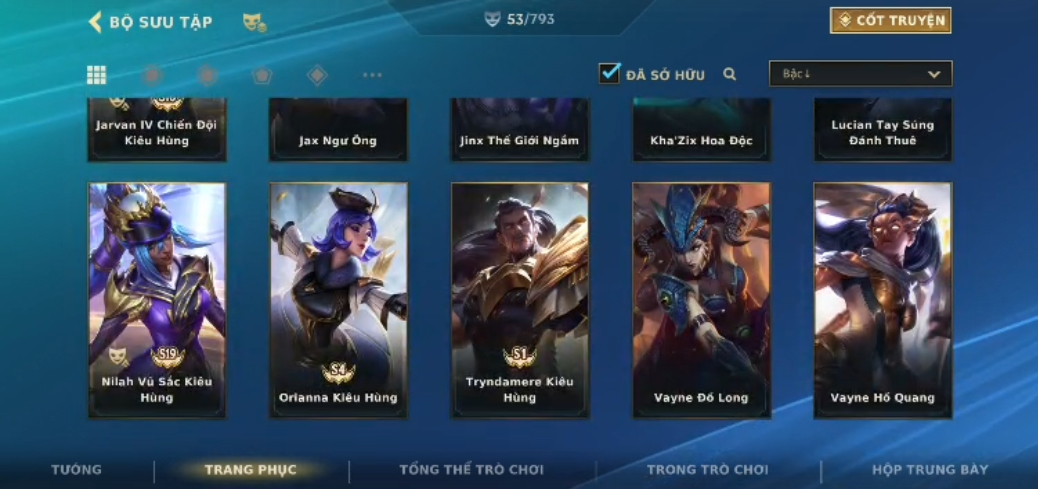Choose the Kha'Zix Hoa Độc skin

point(701,130)
